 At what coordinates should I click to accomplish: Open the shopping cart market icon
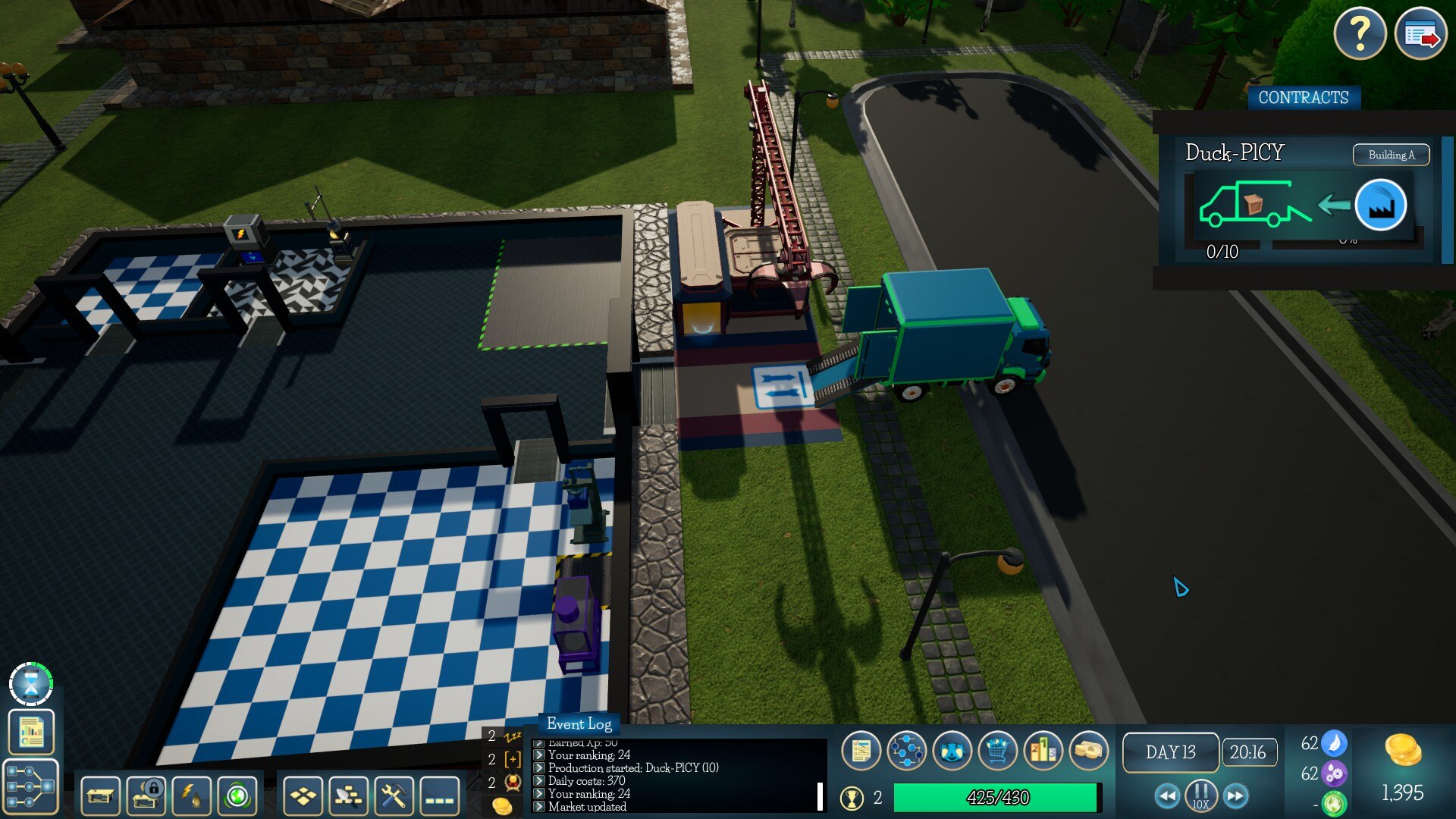click(x=997, y=751)
